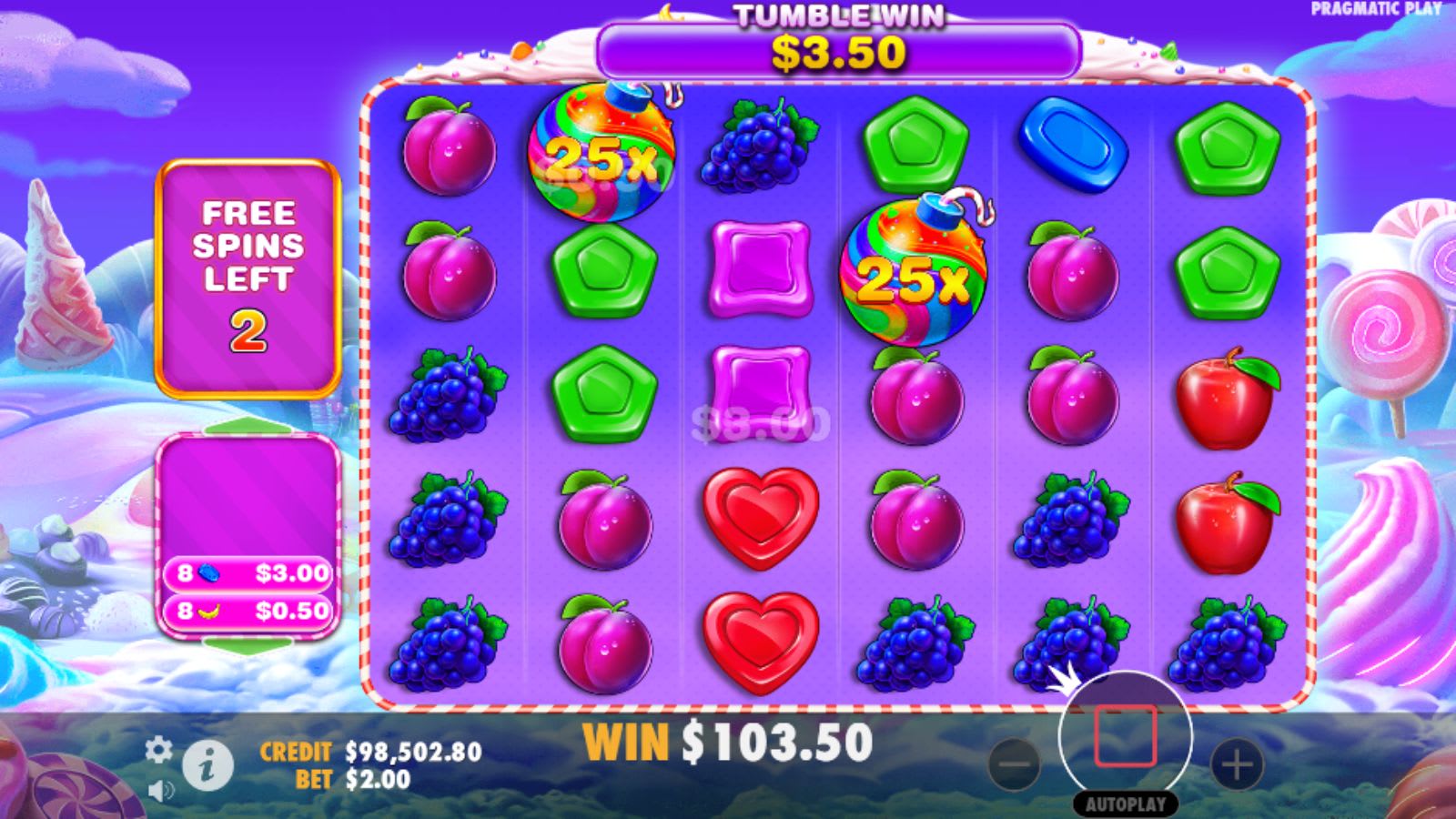Select the banana $0.50 win entry
Image resolution: width=1456 pixels, height=819 pixels.
tap(248, 608)
